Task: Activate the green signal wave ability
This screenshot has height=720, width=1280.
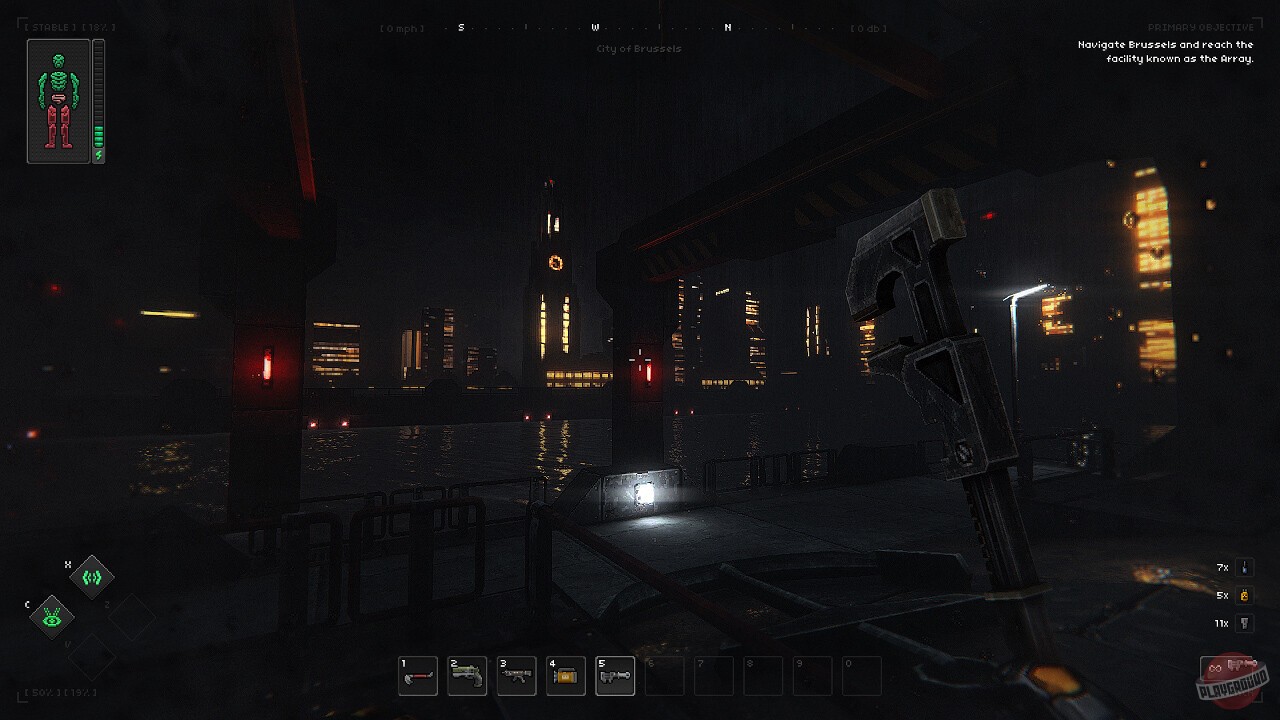Action: [92, 577]
